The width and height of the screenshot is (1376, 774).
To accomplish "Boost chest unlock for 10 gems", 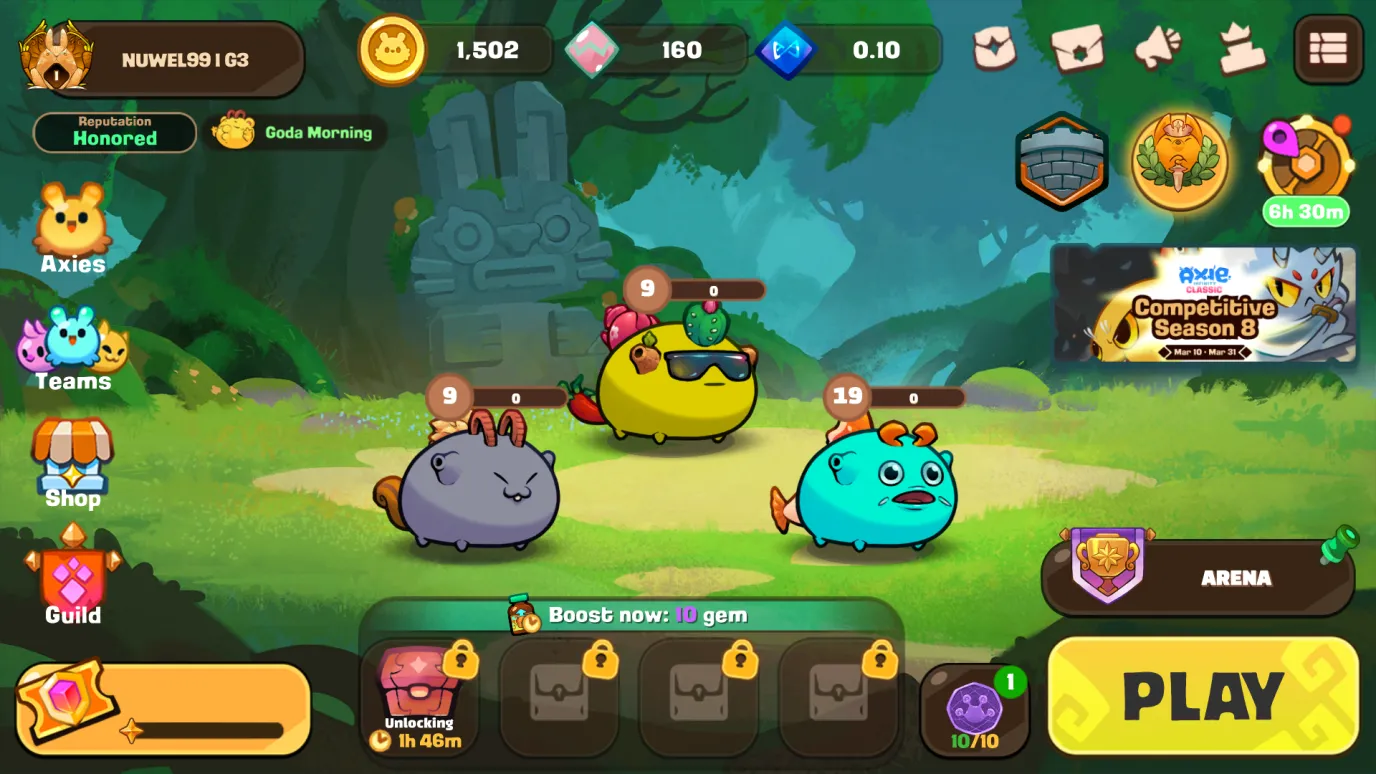I will (x=630, y=615).
